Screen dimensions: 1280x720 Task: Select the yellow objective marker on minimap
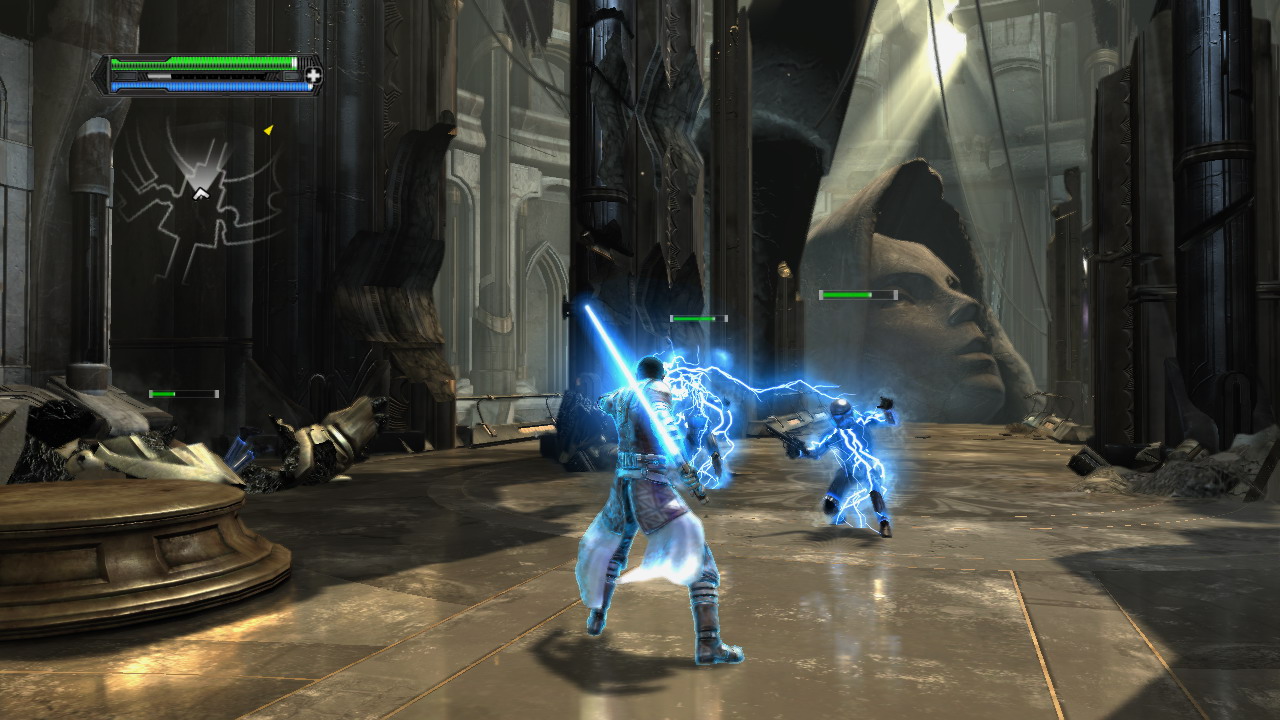[x=268, y=129]
